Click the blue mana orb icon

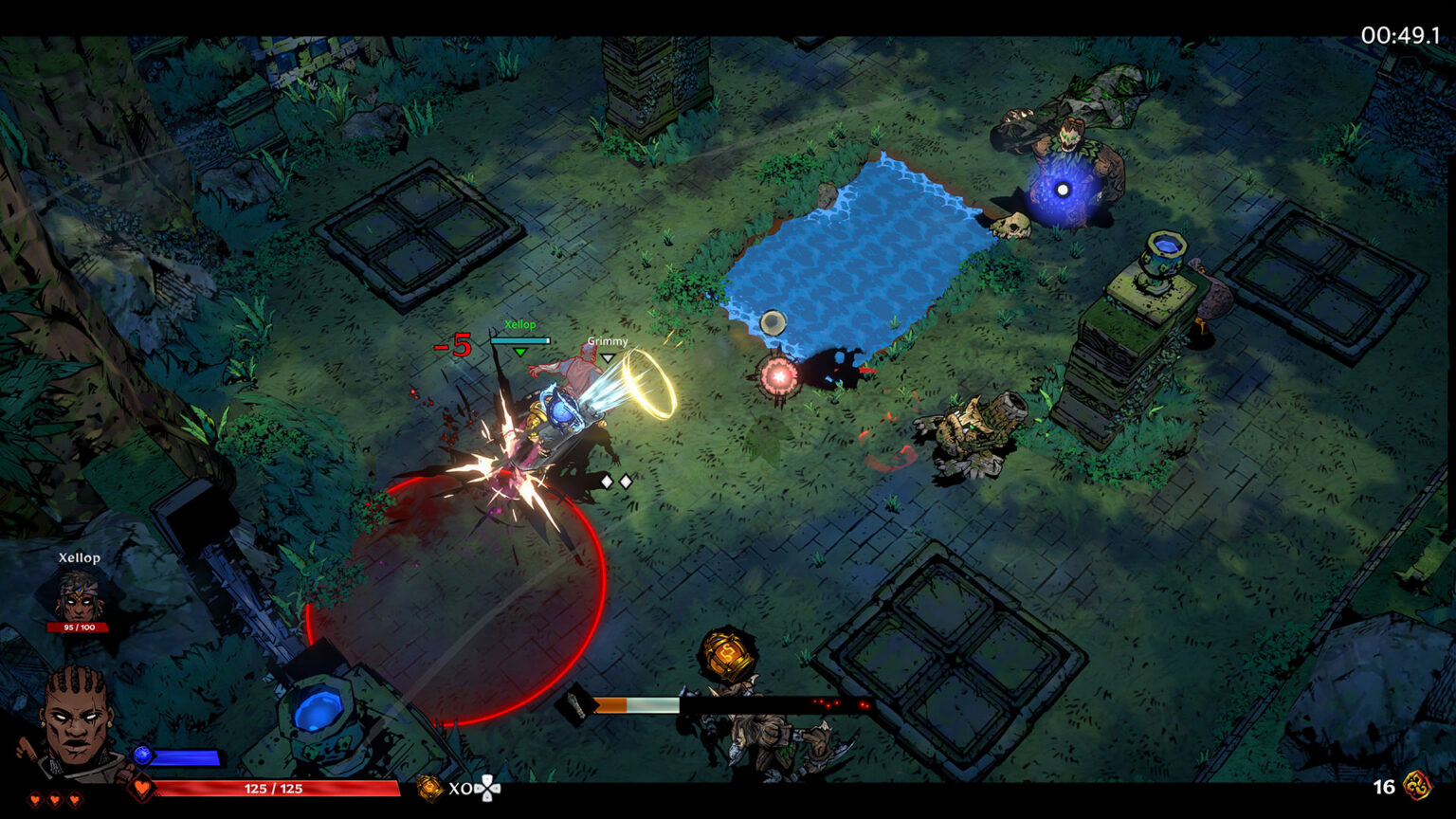coord(140,755)
